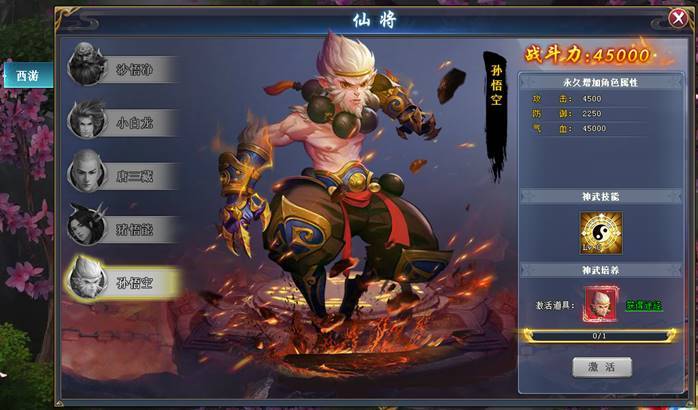Close the 仙将 panel
The height and width of the screenshot is (410, 698).
tap(676, 19)
